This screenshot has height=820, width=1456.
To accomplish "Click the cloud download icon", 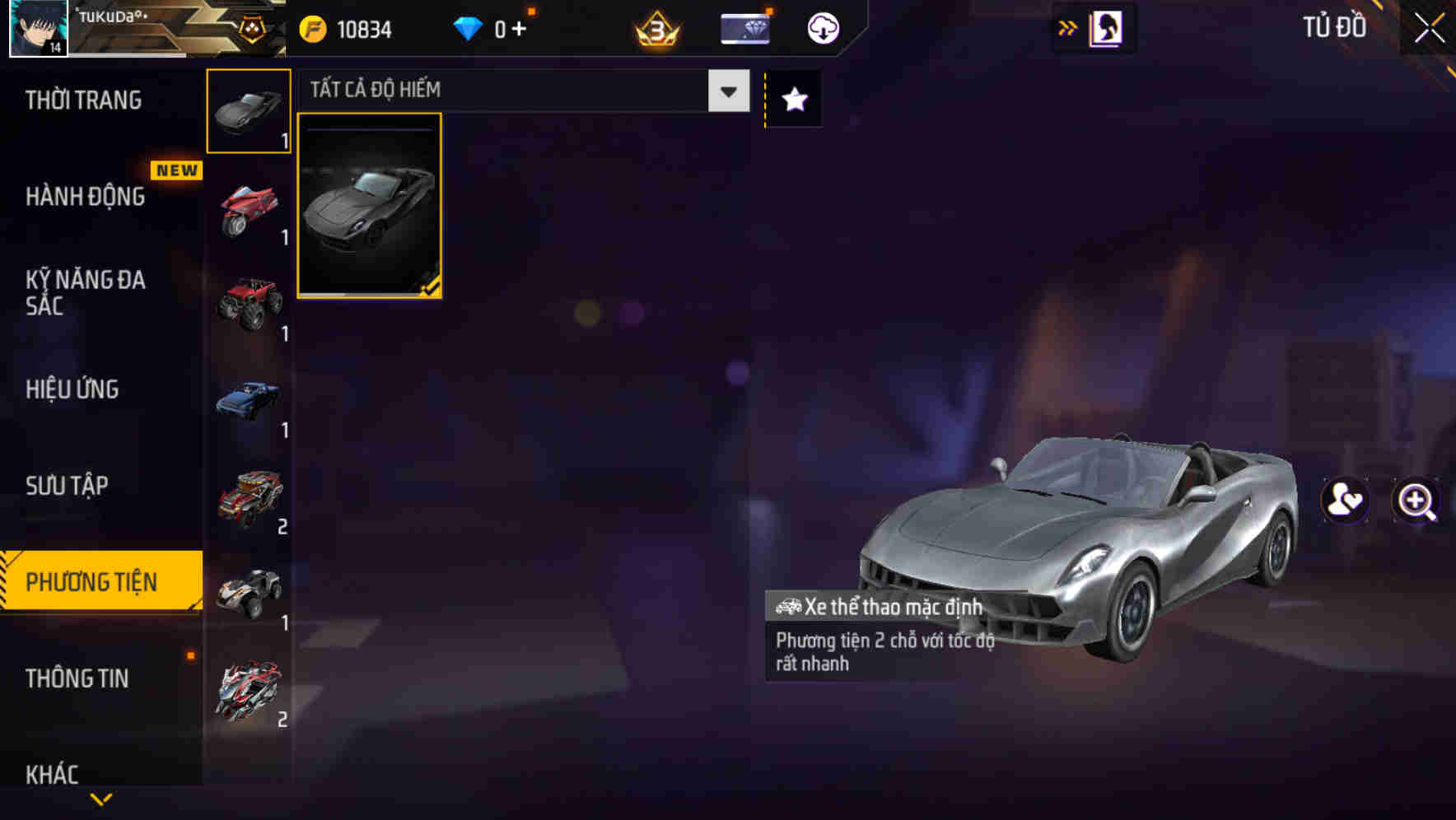I will point(823,27).
